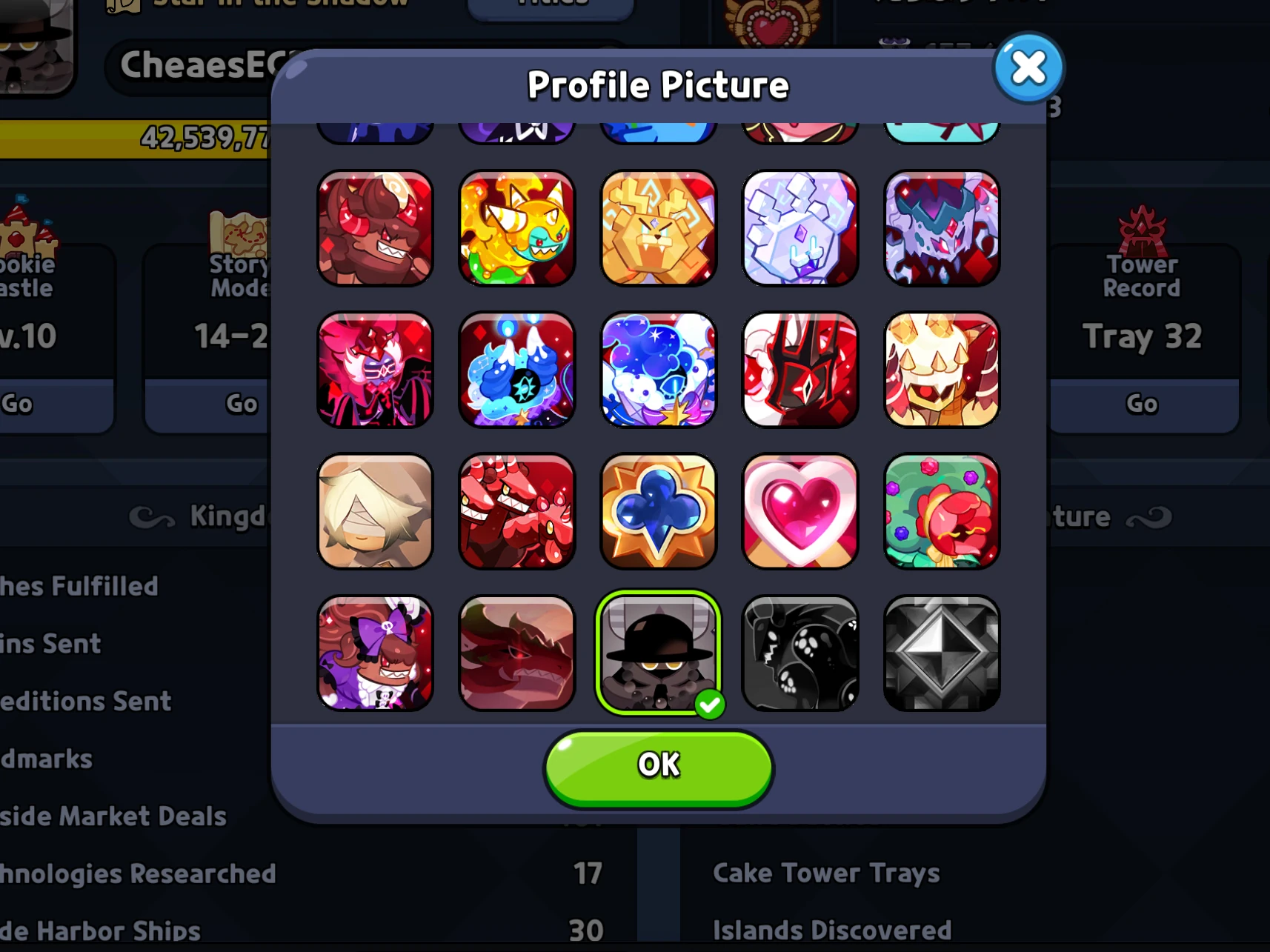The height and width of the screenshot is (952, 1270).
Task: Confirm selection with the OK button
Action: tap(656, 766)
